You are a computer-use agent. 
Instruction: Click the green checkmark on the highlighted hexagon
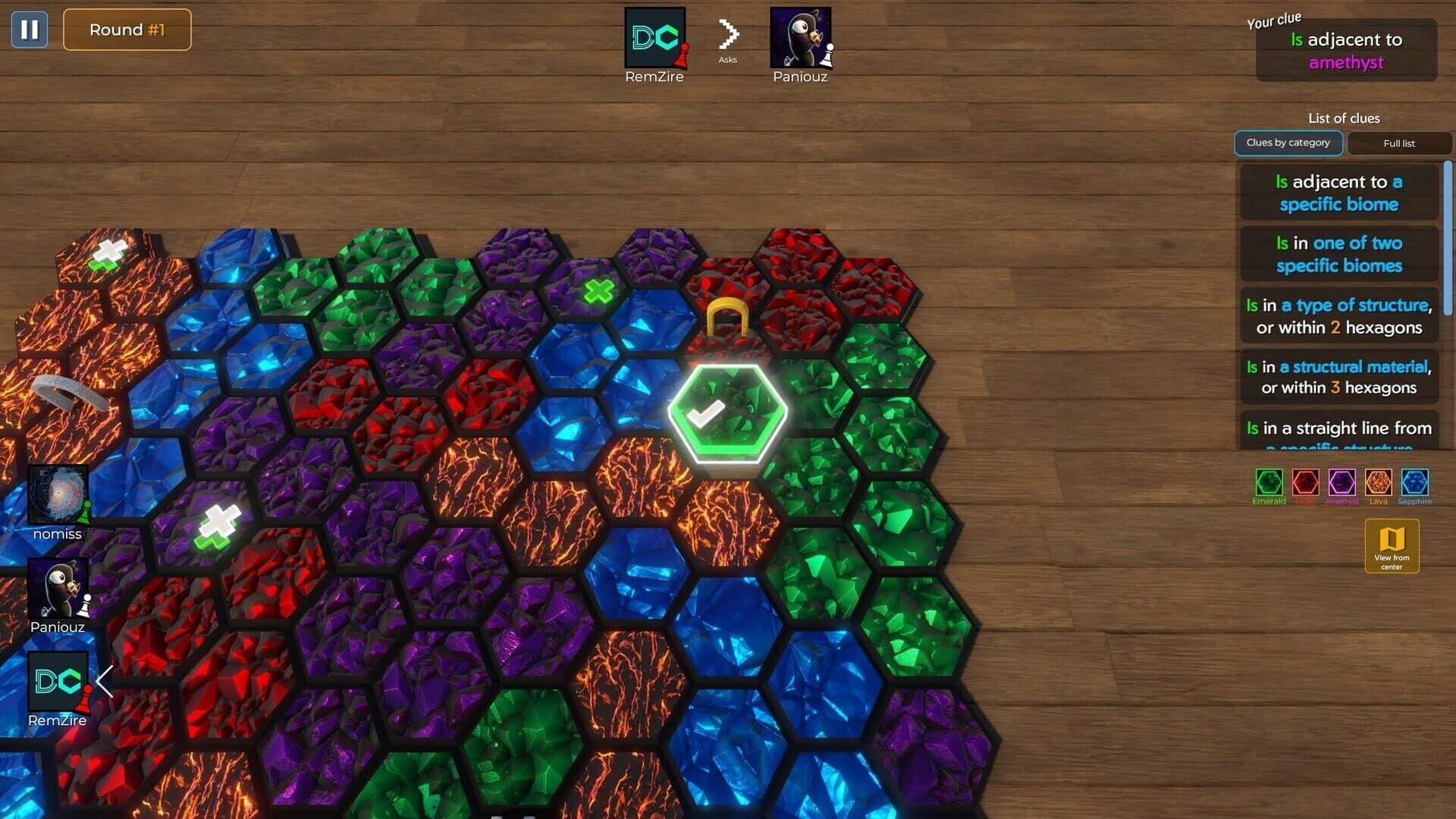708,414
